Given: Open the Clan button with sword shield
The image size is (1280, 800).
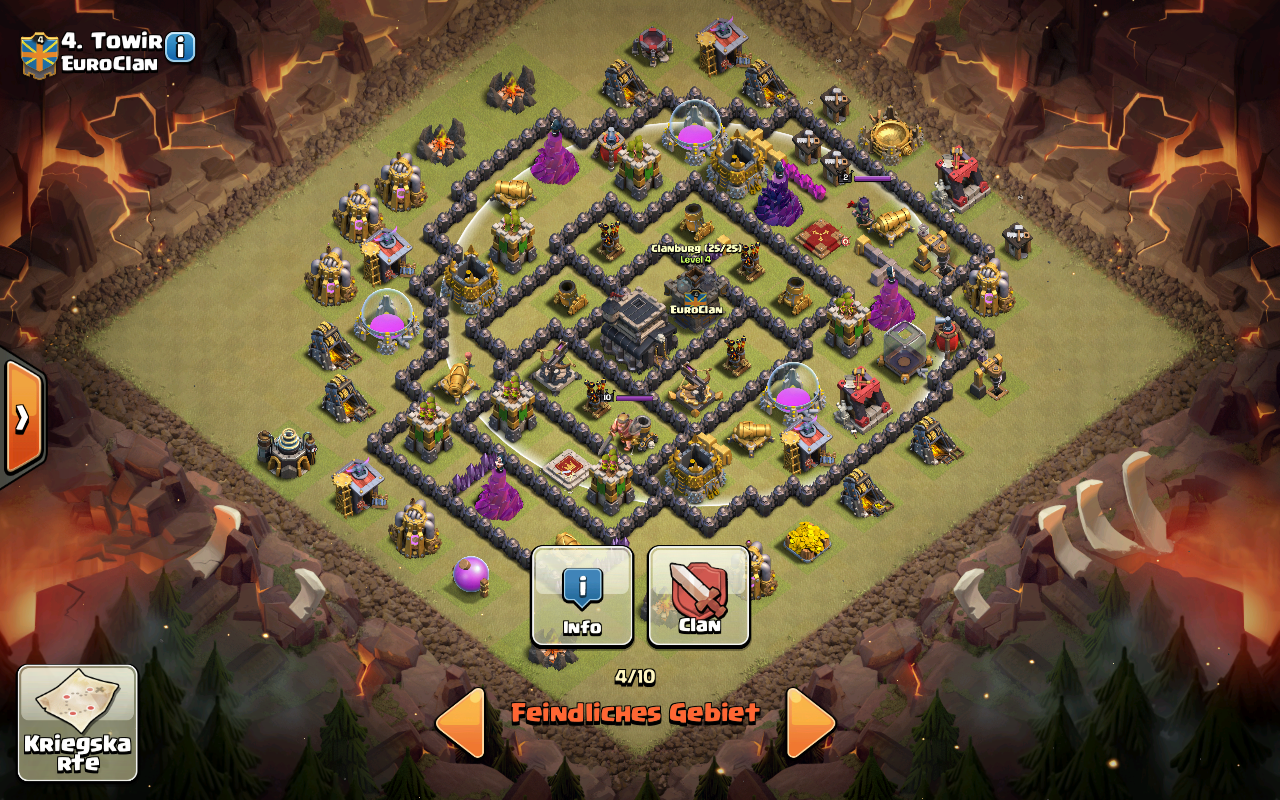Looking at the screenshot, I should [699, 596].
